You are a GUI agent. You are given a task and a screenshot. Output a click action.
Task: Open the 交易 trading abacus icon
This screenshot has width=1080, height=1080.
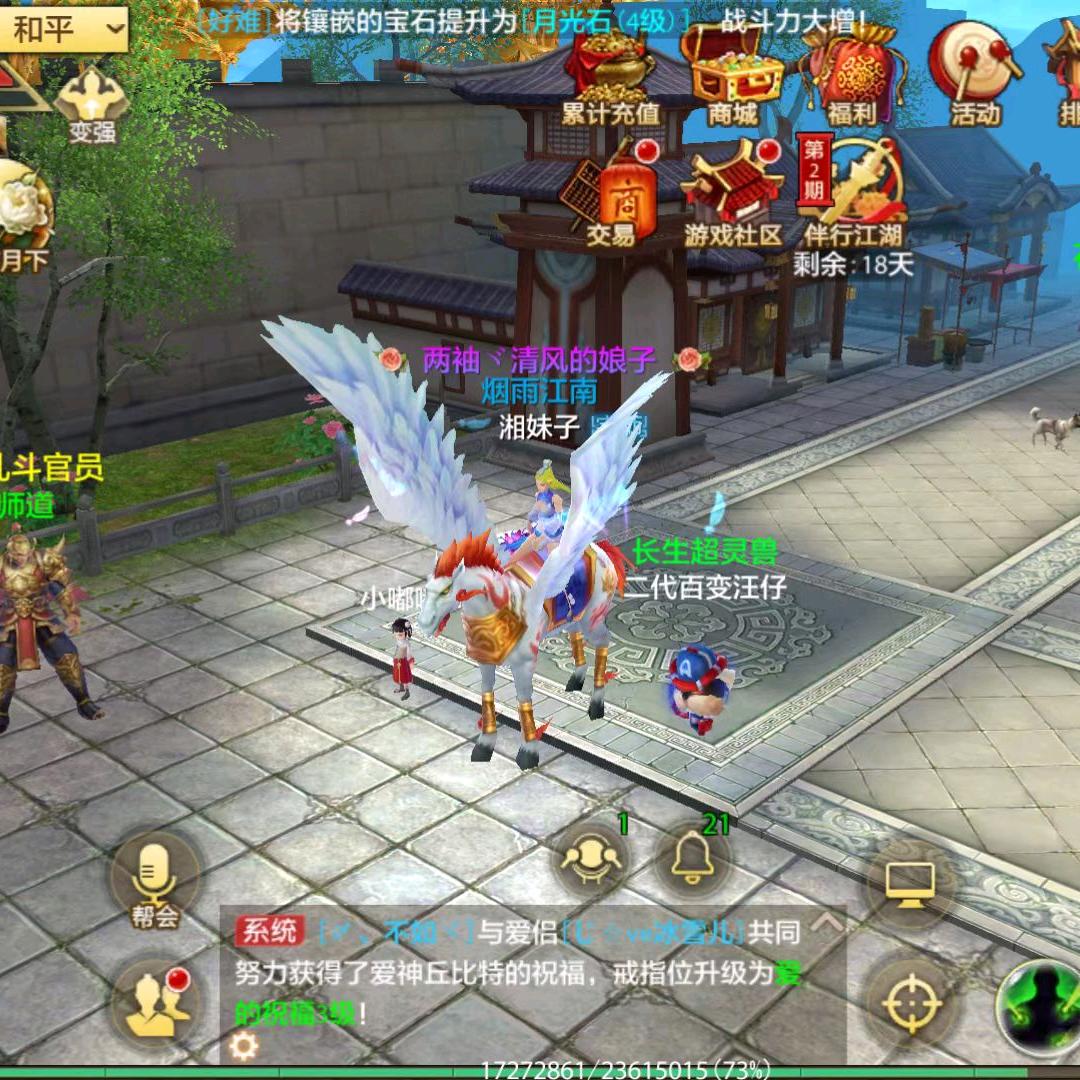pos(611,195)
